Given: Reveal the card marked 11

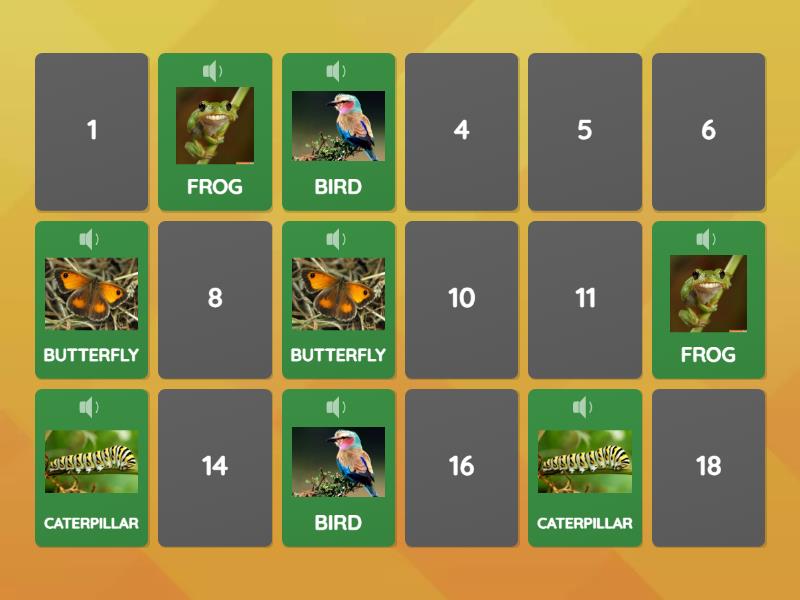Looking at the screenshot, I should click(x=584, y=299).
